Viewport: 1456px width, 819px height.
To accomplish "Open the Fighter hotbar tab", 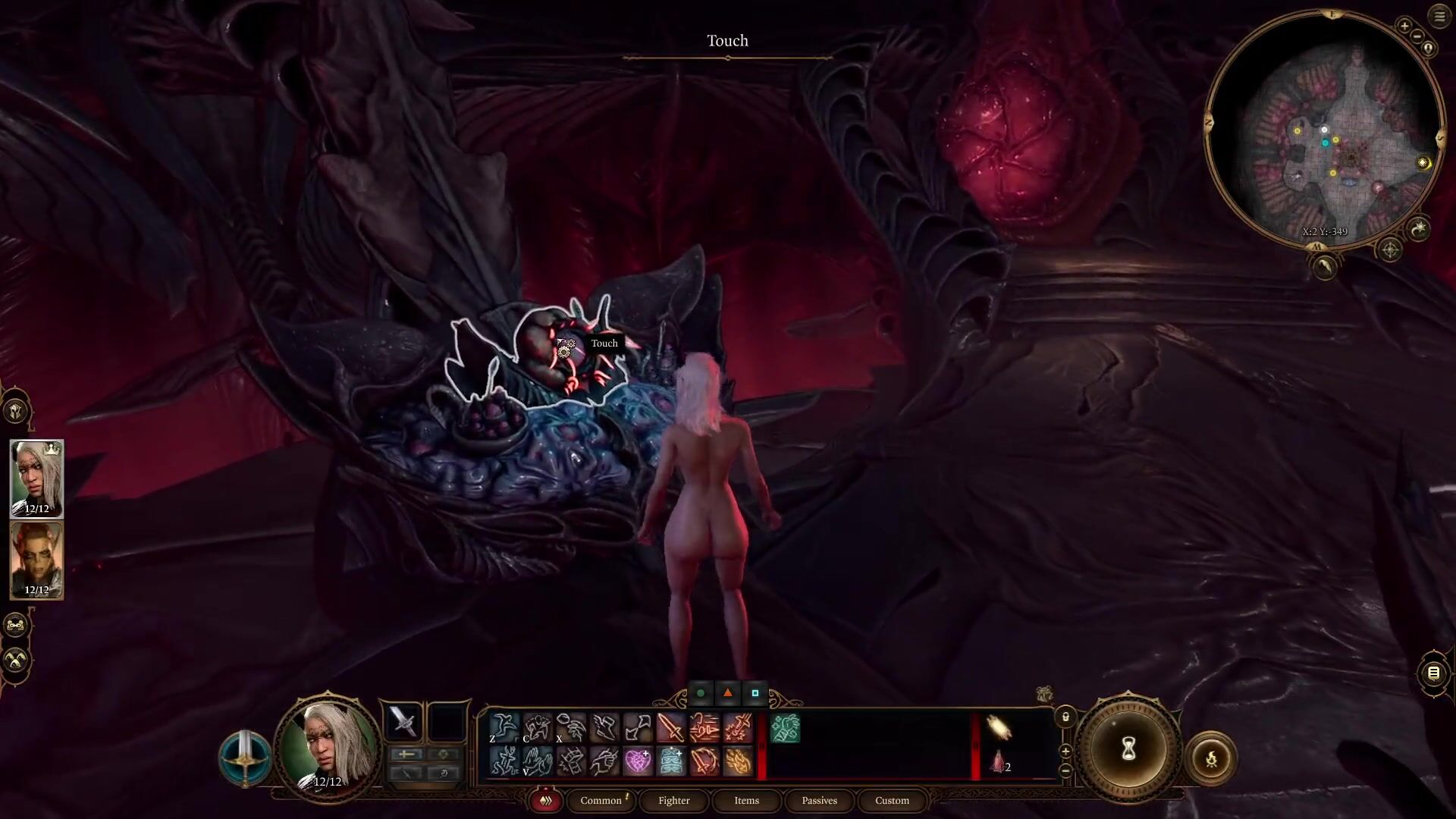I will click(674, 800).
